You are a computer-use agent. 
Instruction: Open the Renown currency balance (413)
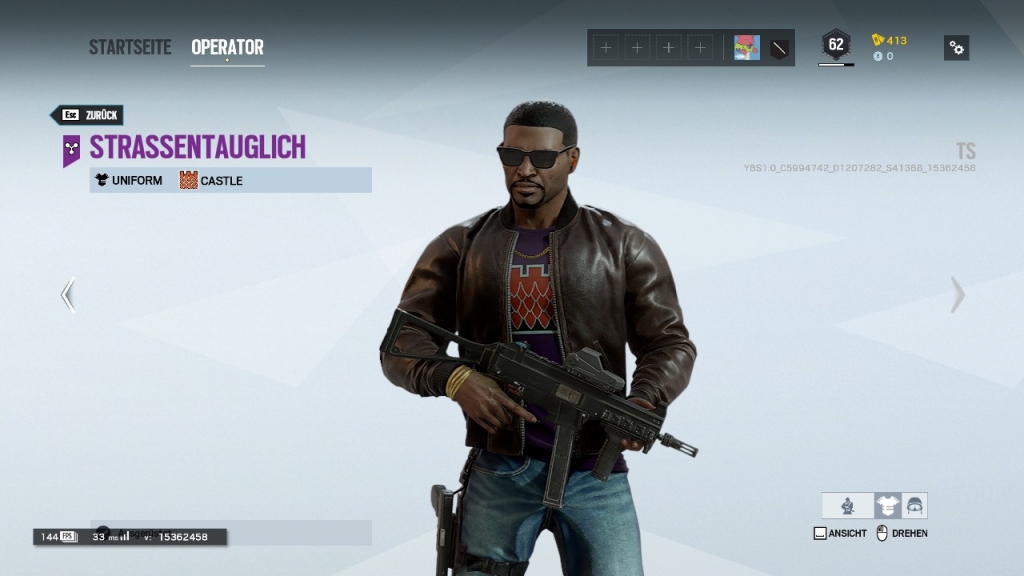pyautogui.click(x=889, y=40)
